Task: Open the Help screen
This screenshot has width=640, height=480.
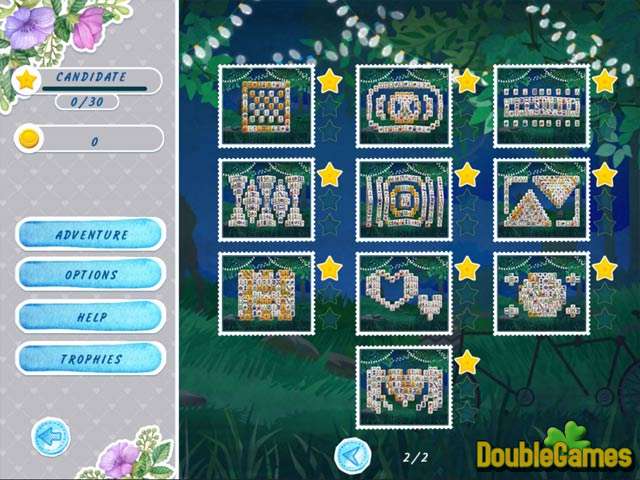Action: coord(91,316)
